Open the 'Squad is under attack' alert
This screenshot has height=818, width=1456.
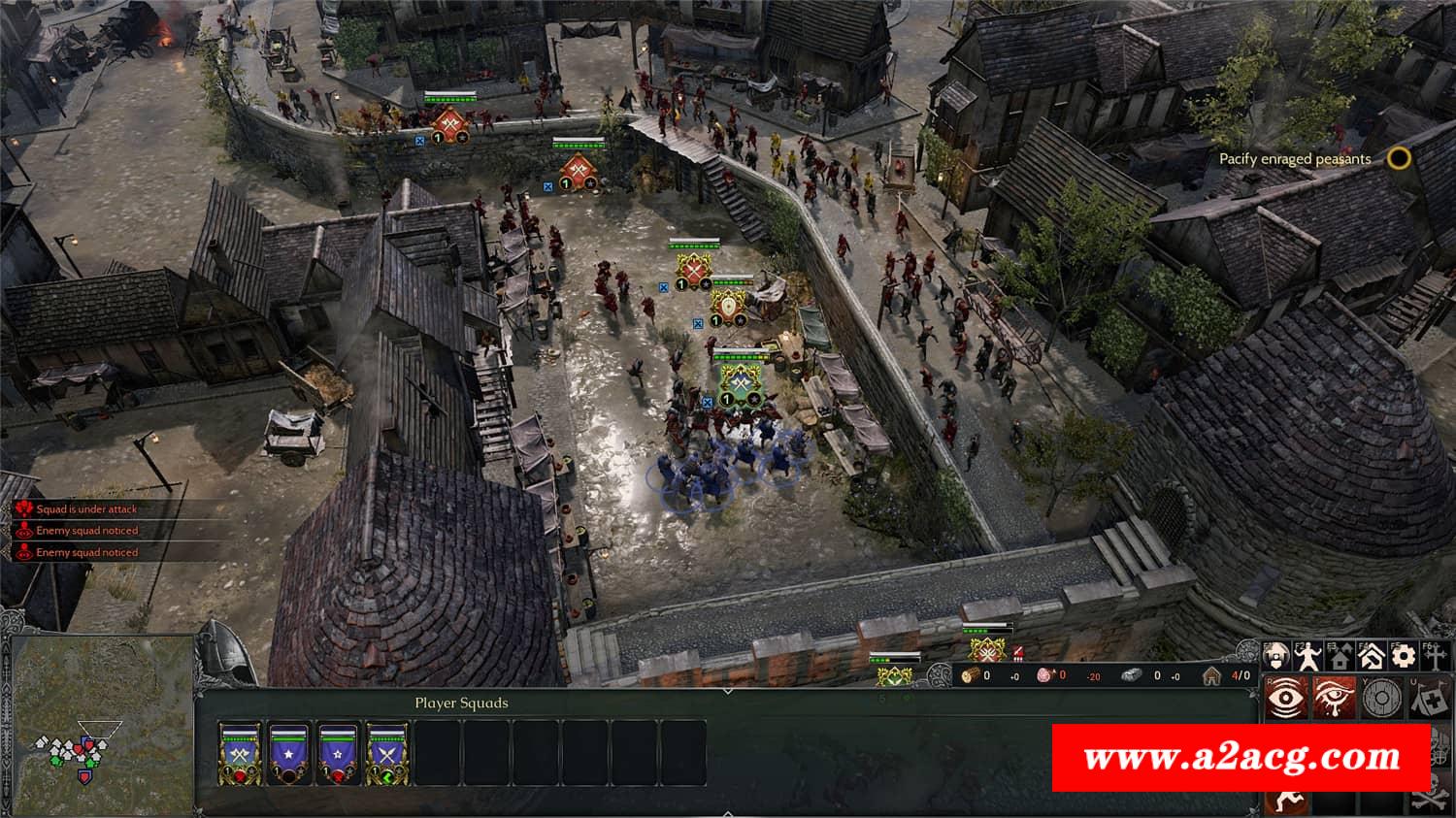(86, 509)
